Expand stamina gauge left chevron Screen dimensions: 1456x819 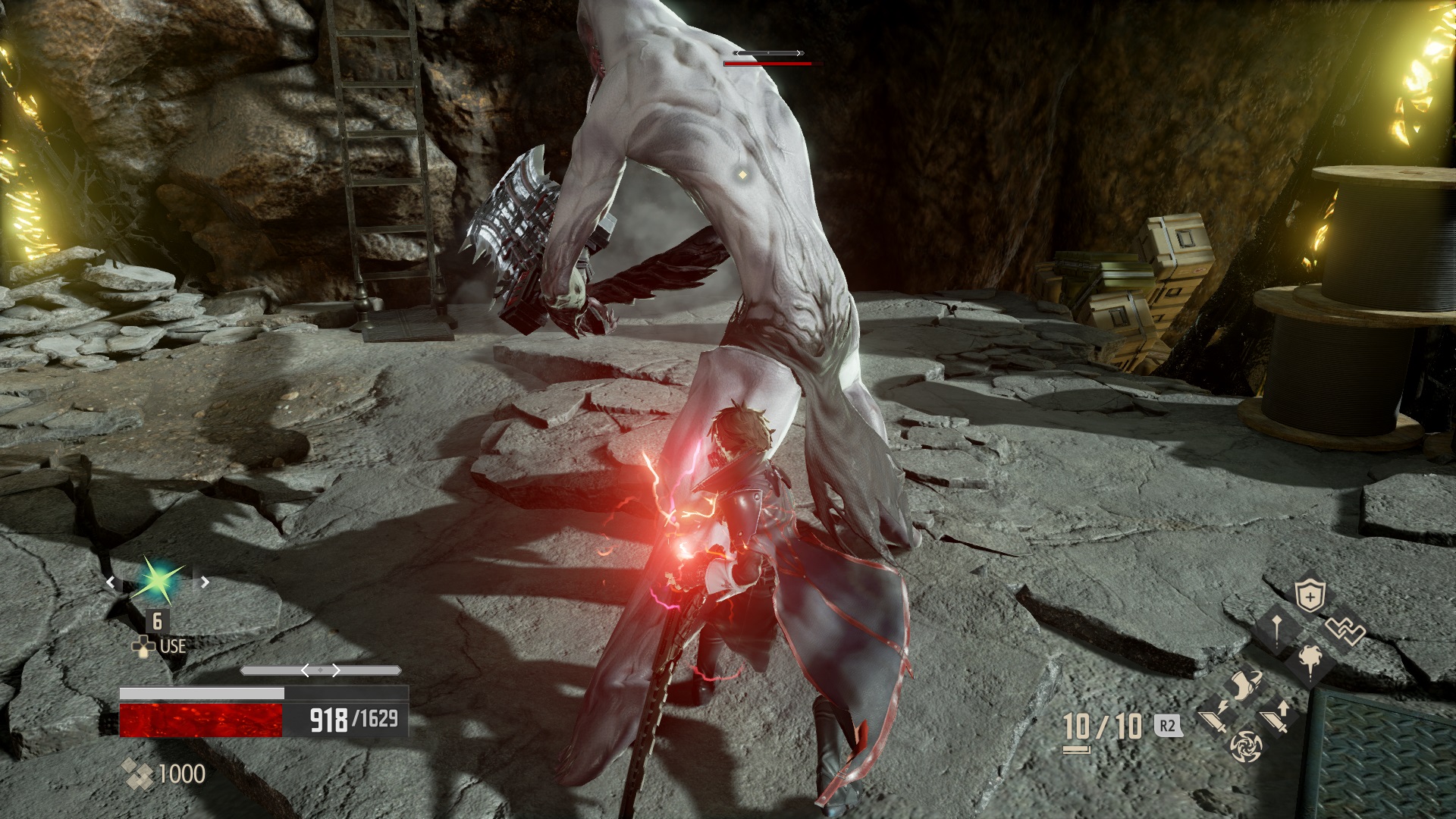(306, 670)
